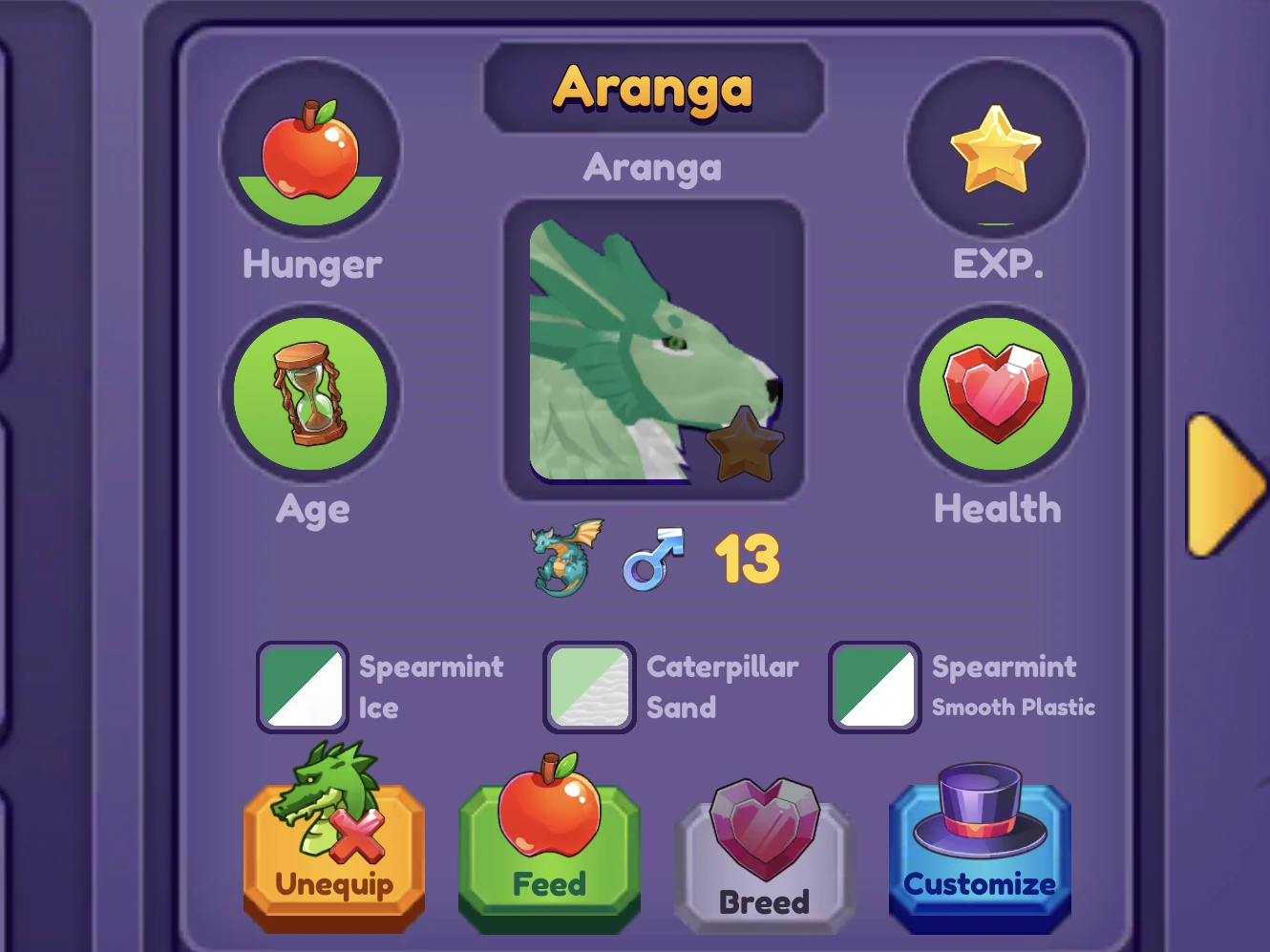Click the EXP star icon
The height and width of the screenshot is (952, 1270).
(x=997, y=150)
